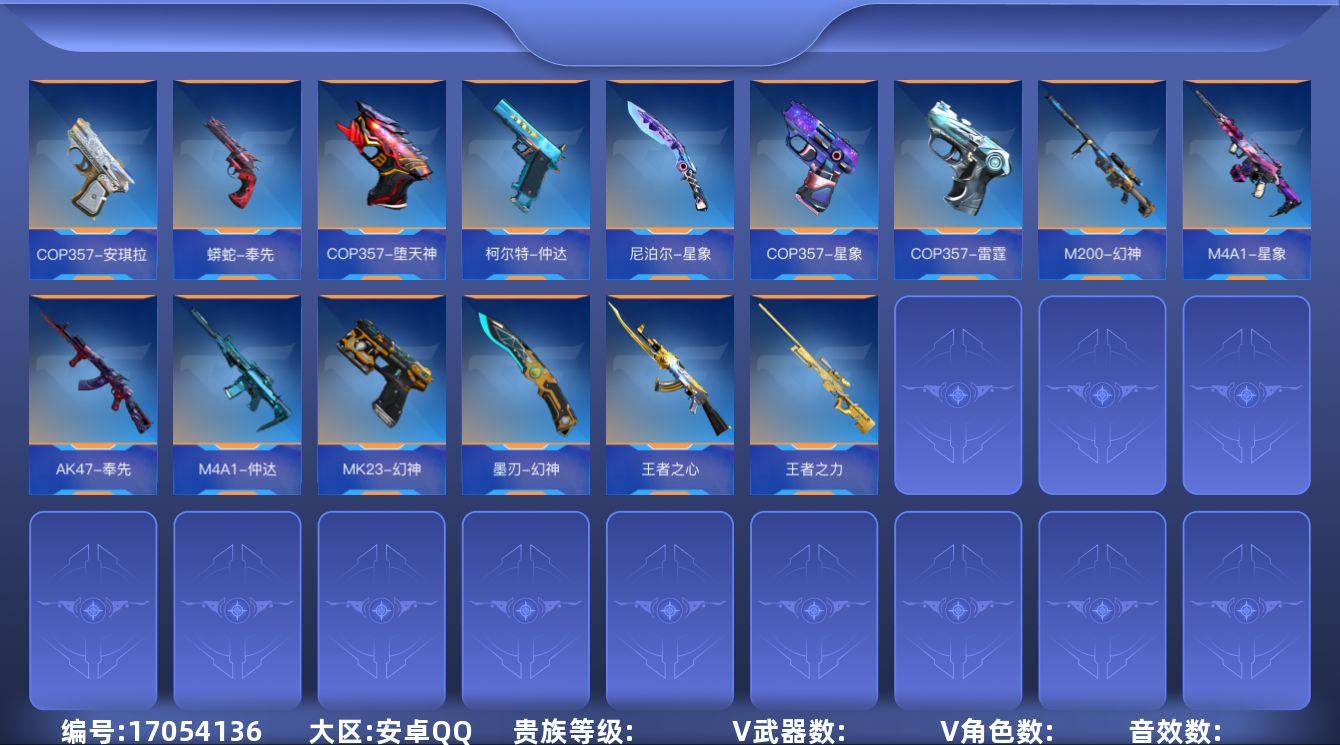Open the M4A1-仲达 weapon details
1340x745 pixels.
coord(237,390)
